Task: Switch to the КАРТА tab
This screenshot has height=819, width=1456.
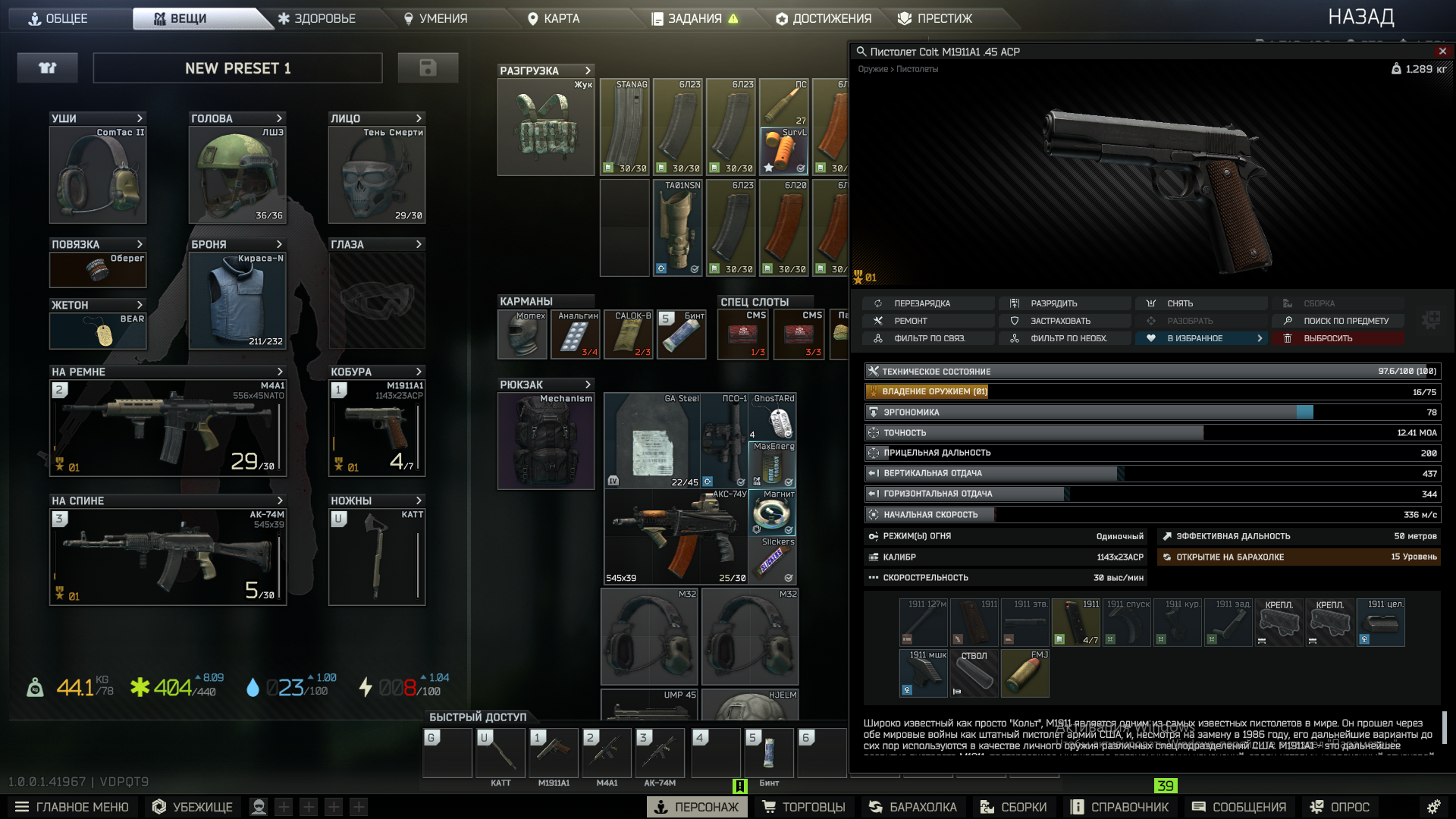Action: click(554, 18)
